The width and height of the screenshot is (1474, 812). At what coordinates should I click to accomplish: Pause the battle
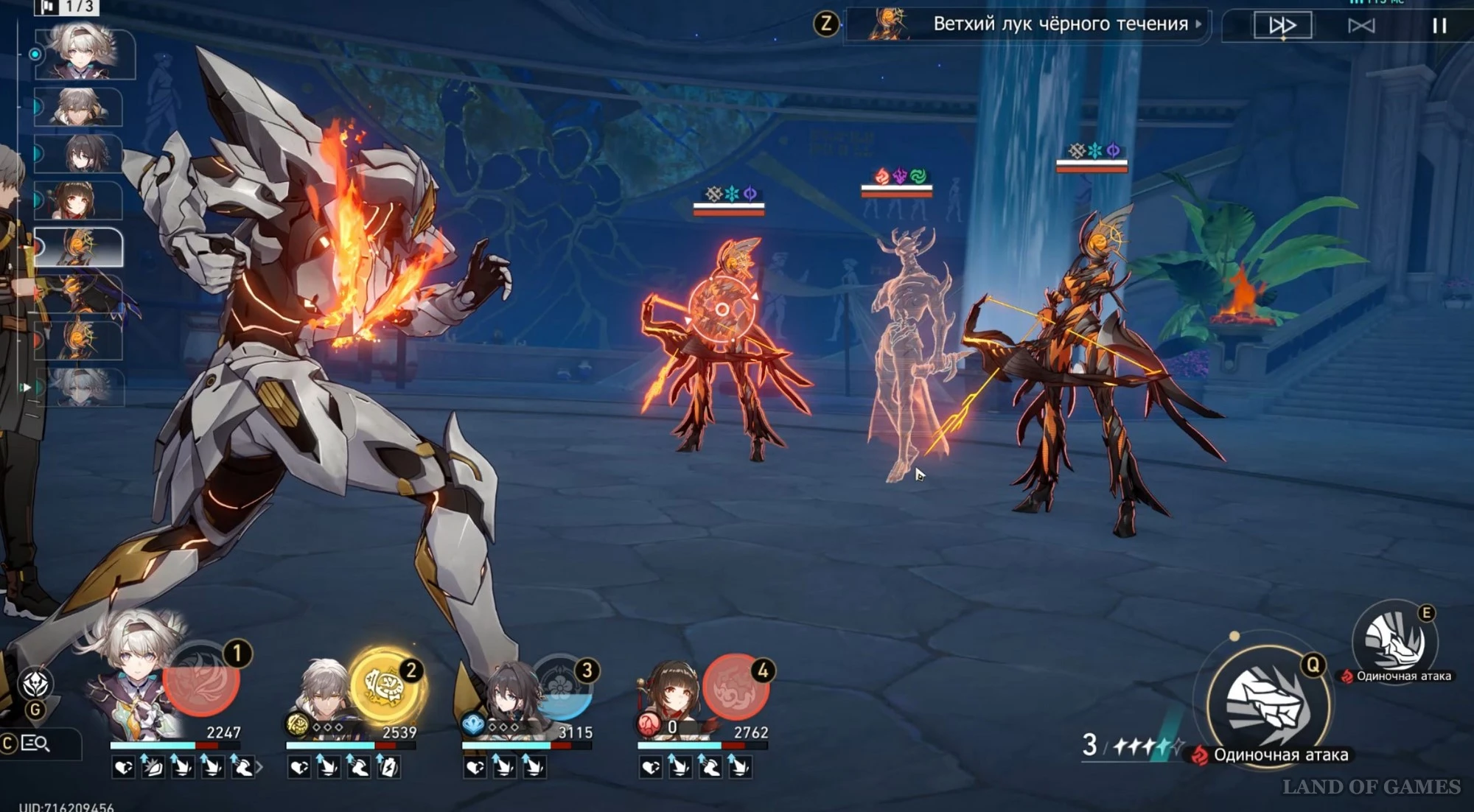1439,26
